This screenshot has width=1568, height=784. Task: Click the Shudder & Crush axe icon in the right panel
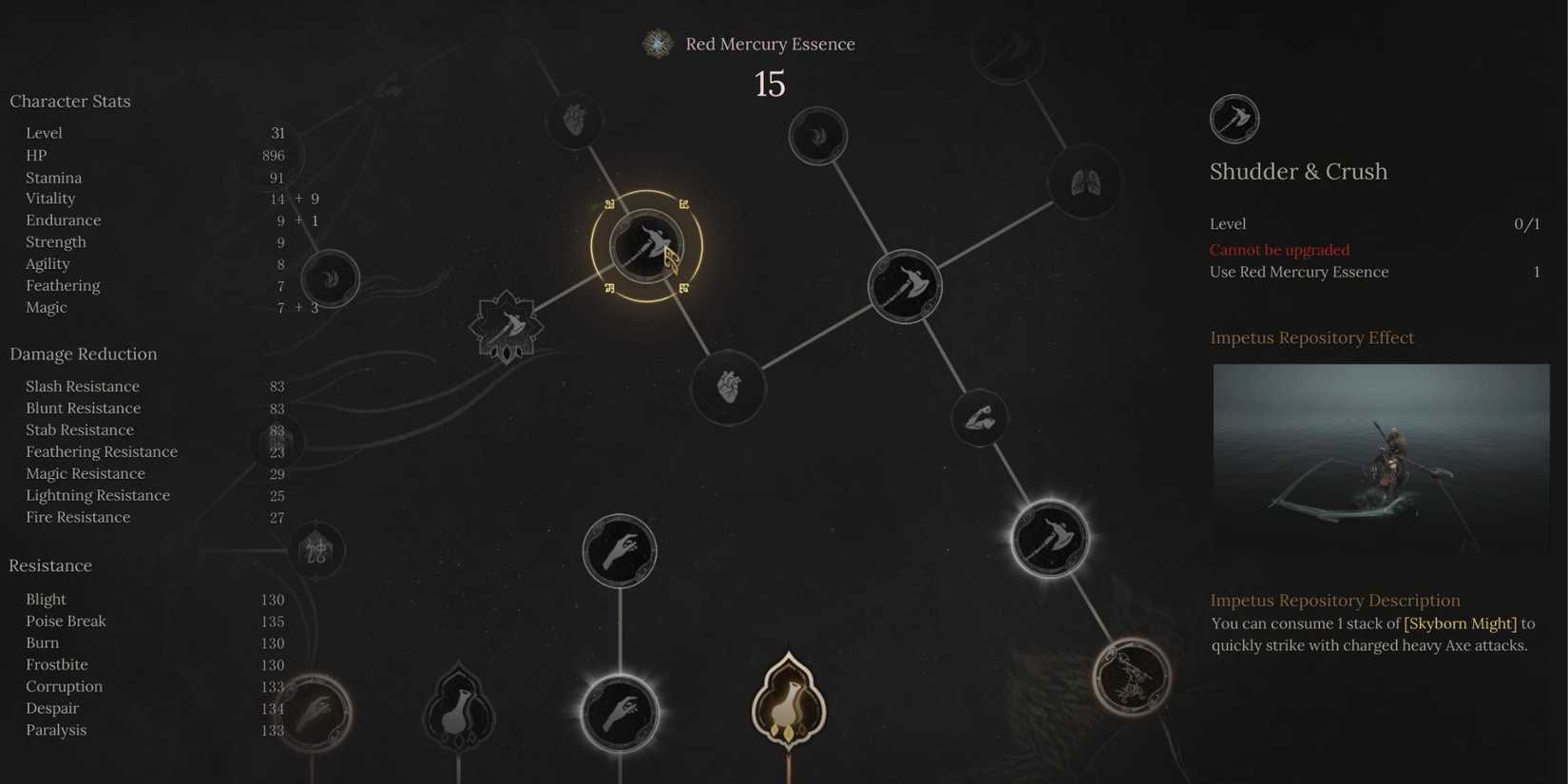point(1233,119)
